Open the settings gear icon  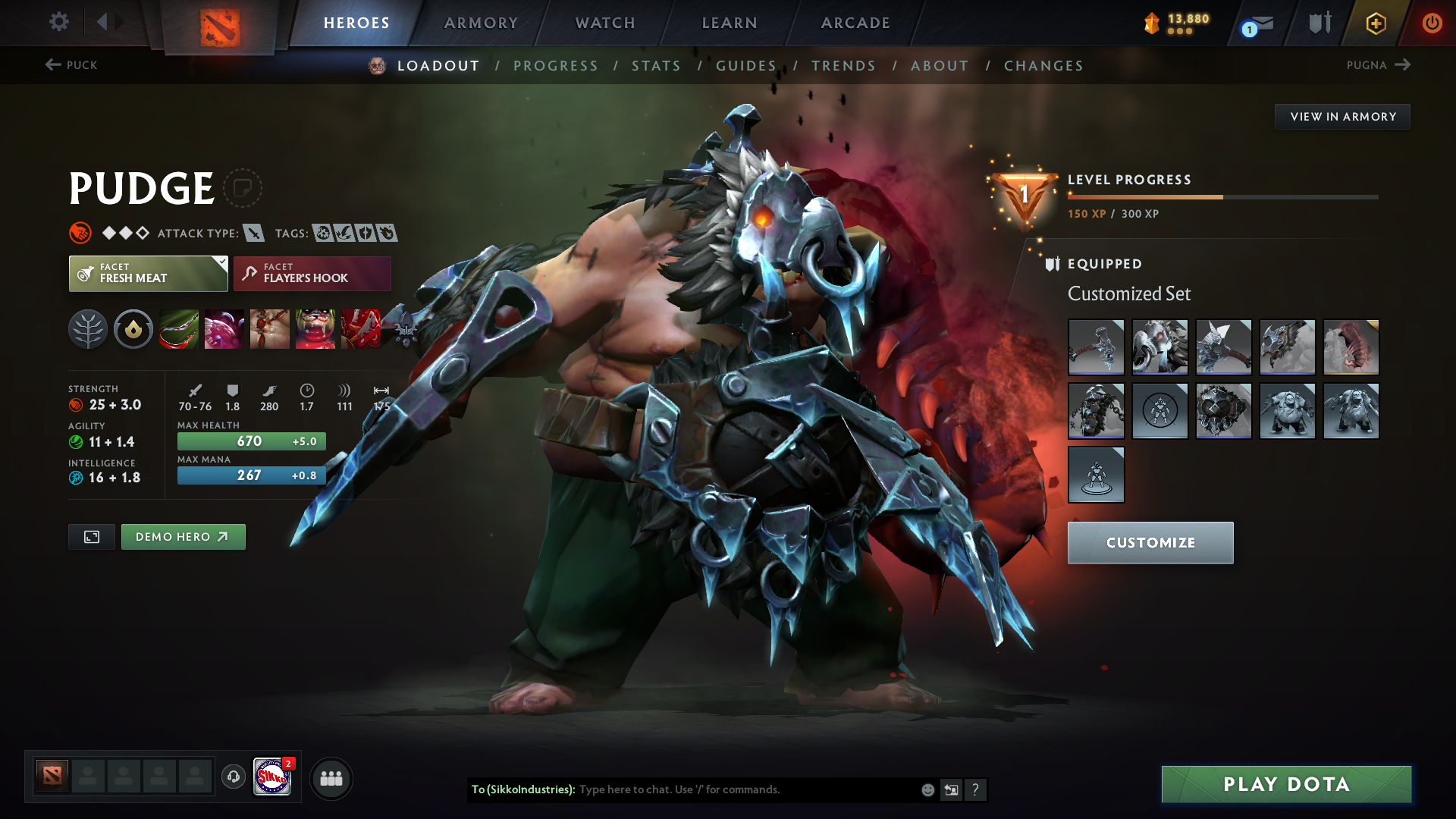59,22
